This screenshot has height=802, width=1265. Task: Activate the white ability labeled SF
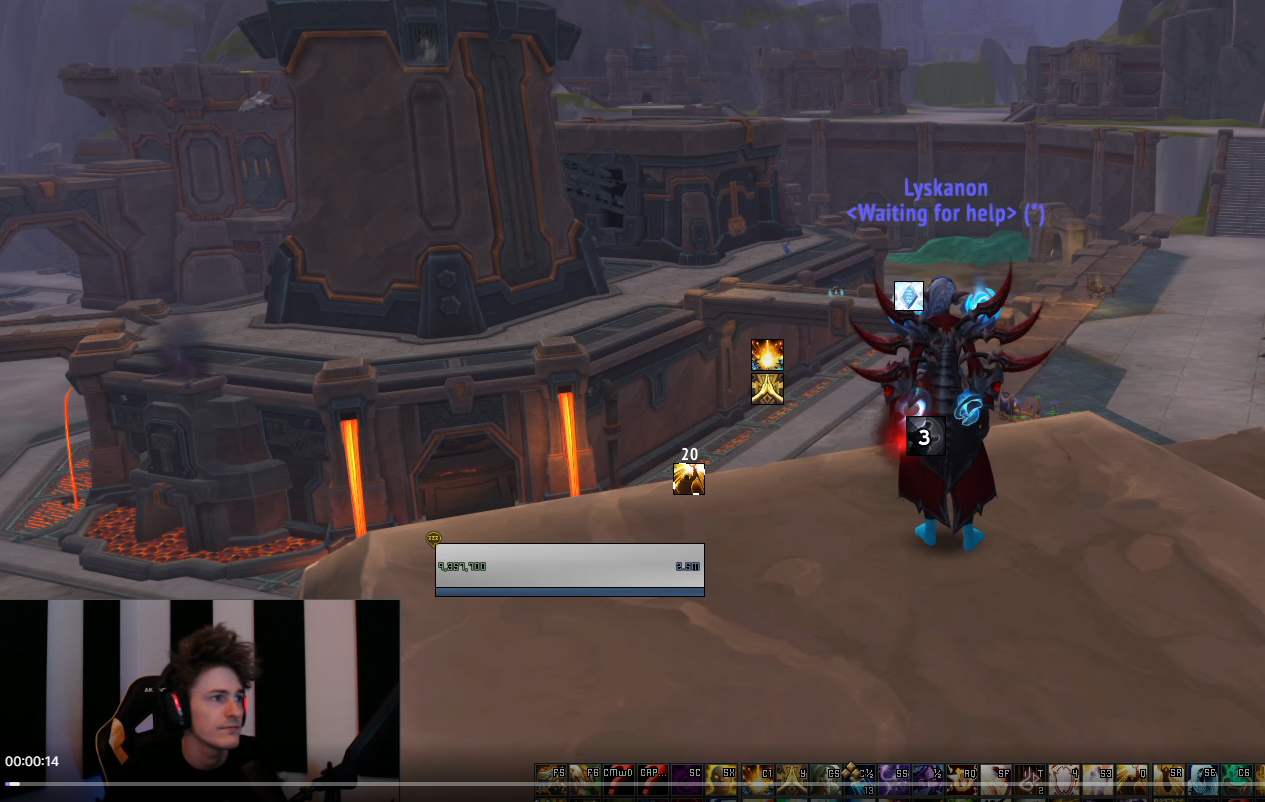coord(995,779)
